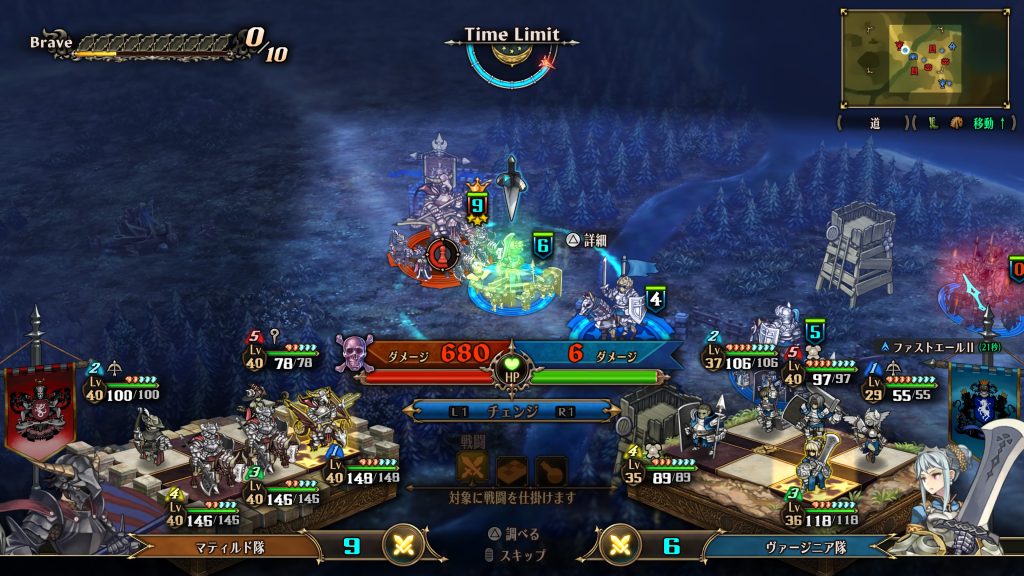The height and width of the screenshot is (576, 1024).
Task: Open the minimap of the battlefield
Action: tap(923, 58)
